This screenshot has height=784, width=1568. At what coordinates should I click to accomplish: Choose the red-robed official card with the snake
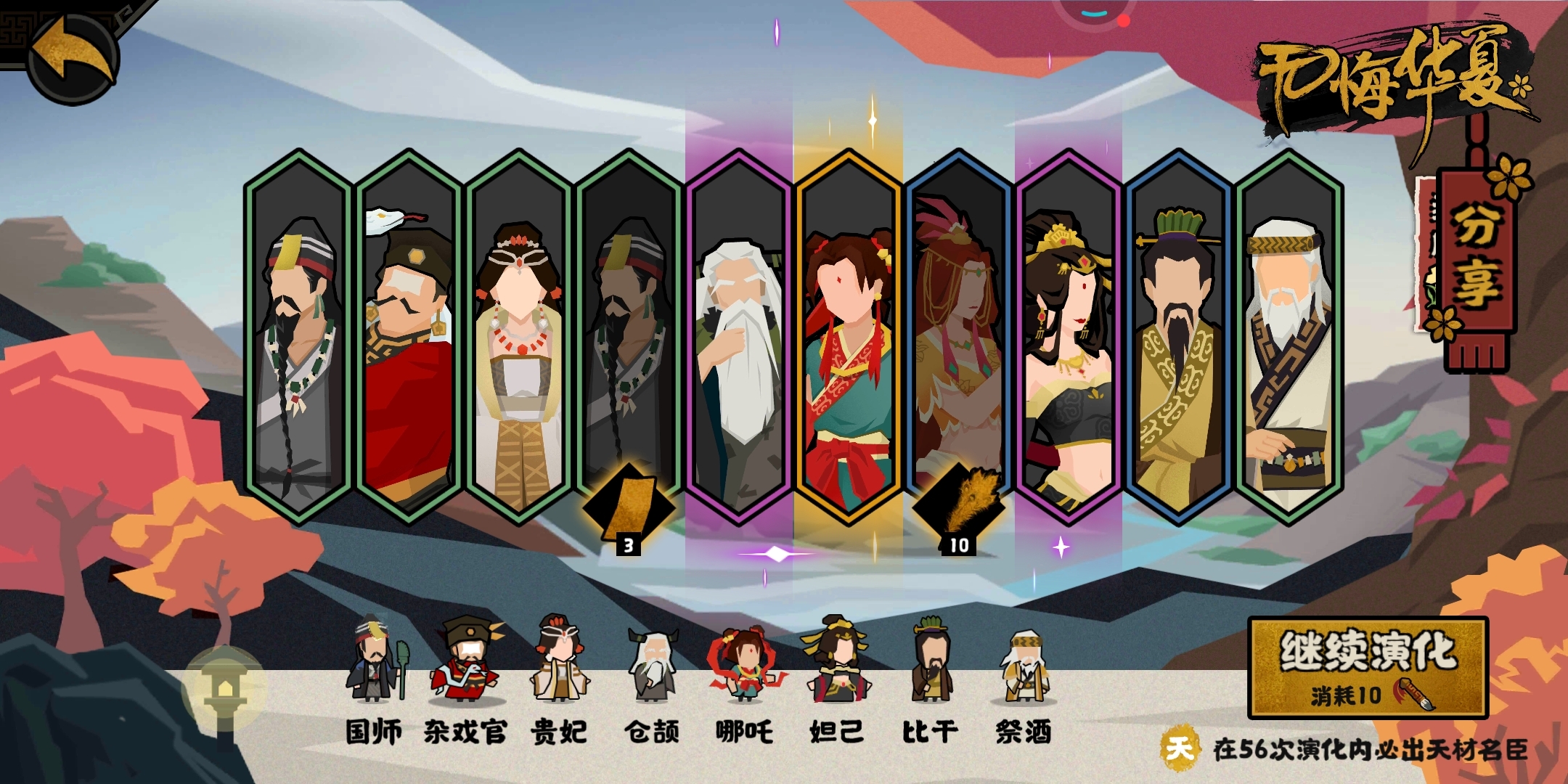(x=409, y=336)
